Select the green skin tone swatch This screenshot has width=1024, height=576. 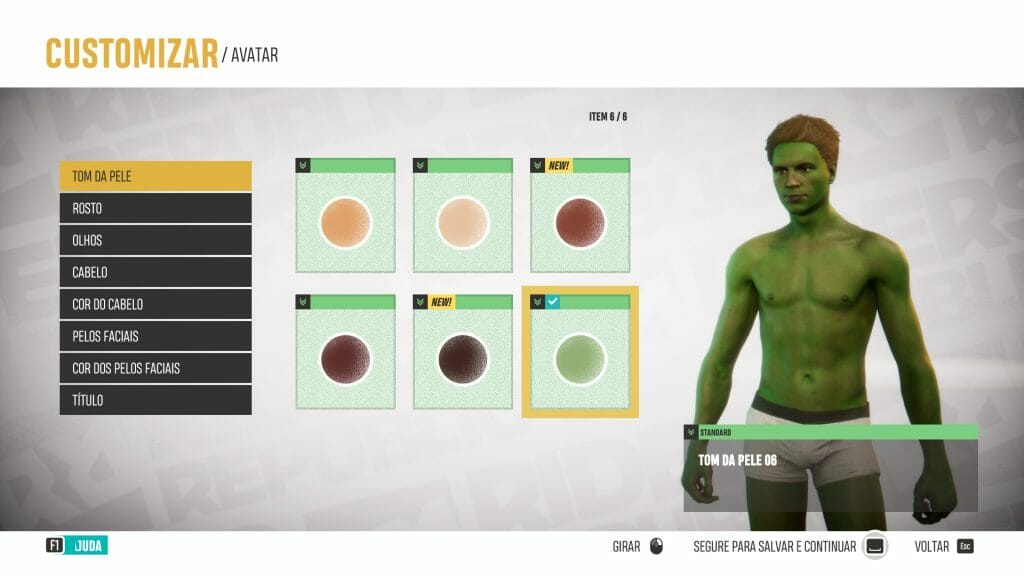[x=580, y=358]
